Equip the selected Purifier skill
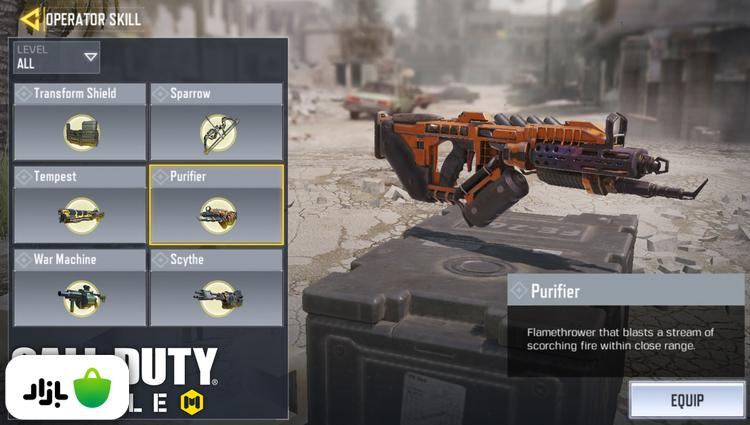Viewport: 750px width, 425px height. (686, 400)
